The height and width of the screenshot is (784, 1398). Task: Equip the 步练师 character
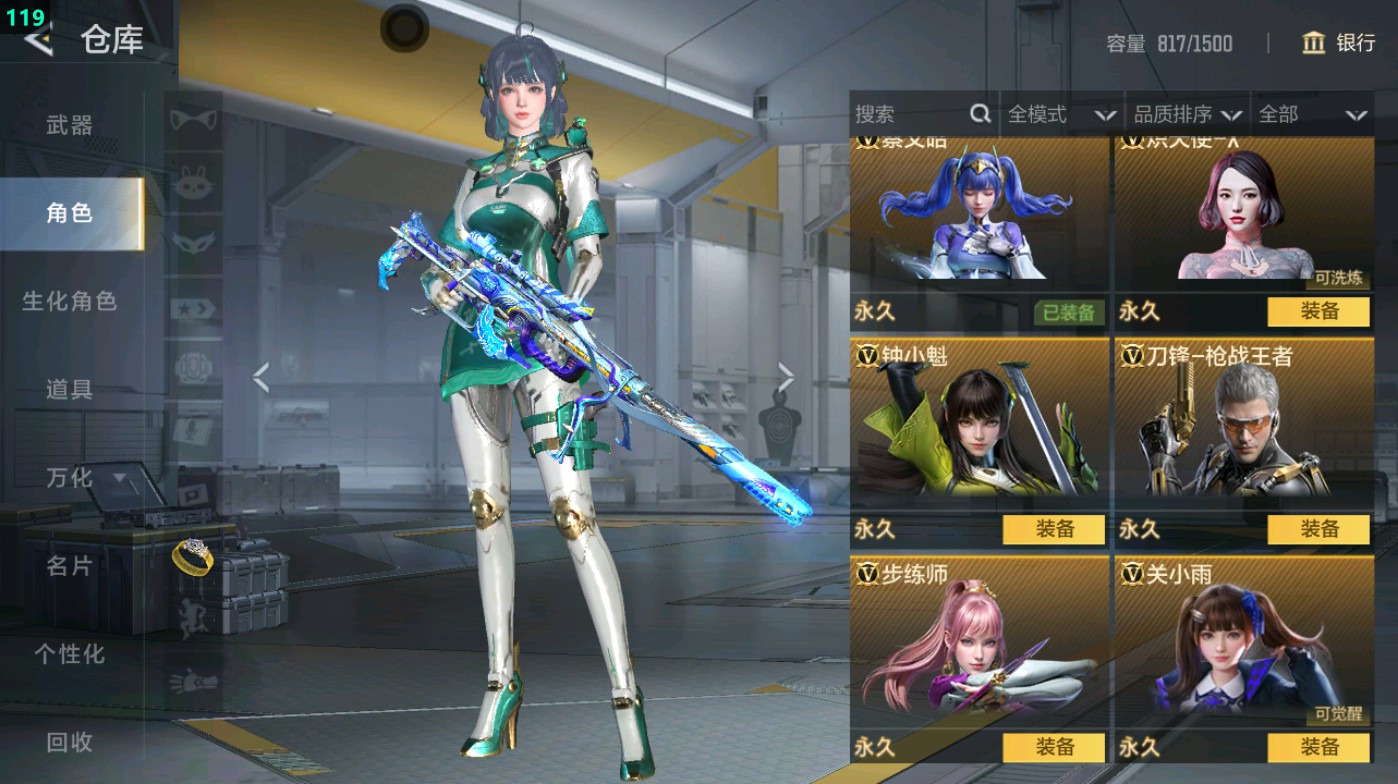pyautogui.click(x=1054, y=747)
